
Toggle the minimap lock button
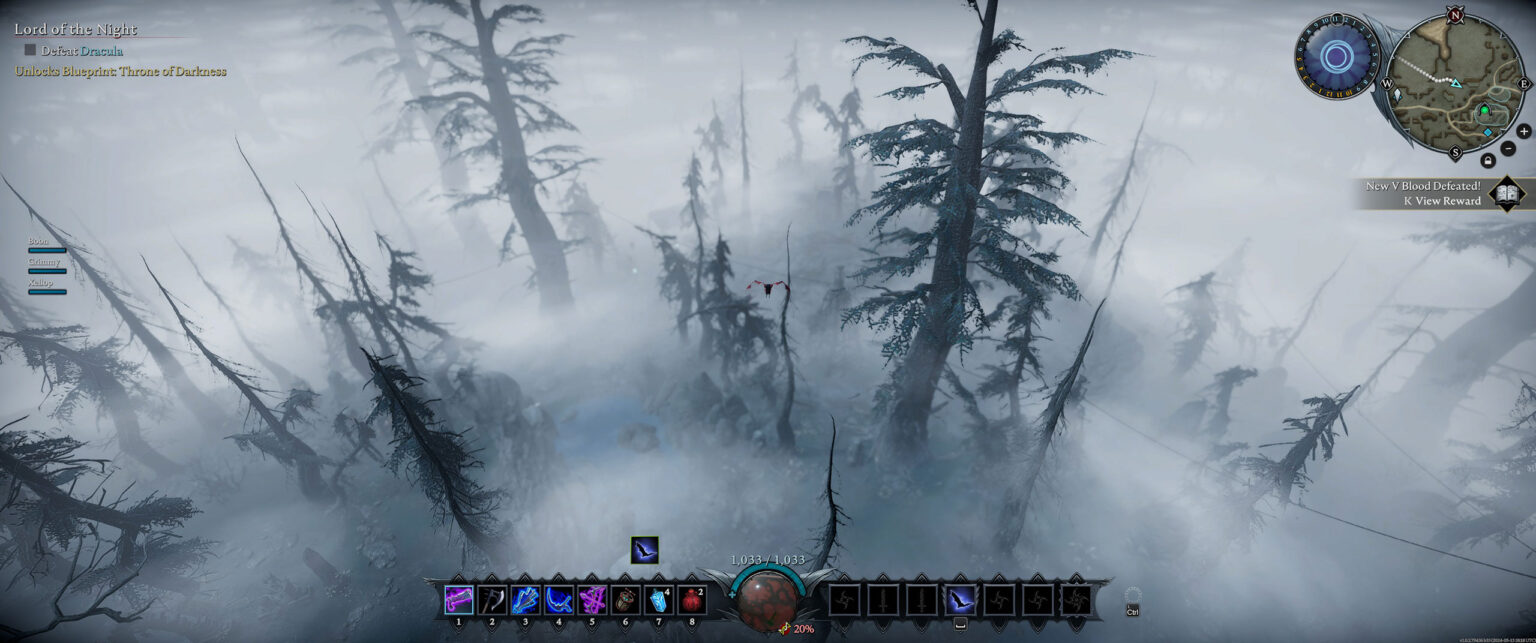click(x=1487, y=160)
